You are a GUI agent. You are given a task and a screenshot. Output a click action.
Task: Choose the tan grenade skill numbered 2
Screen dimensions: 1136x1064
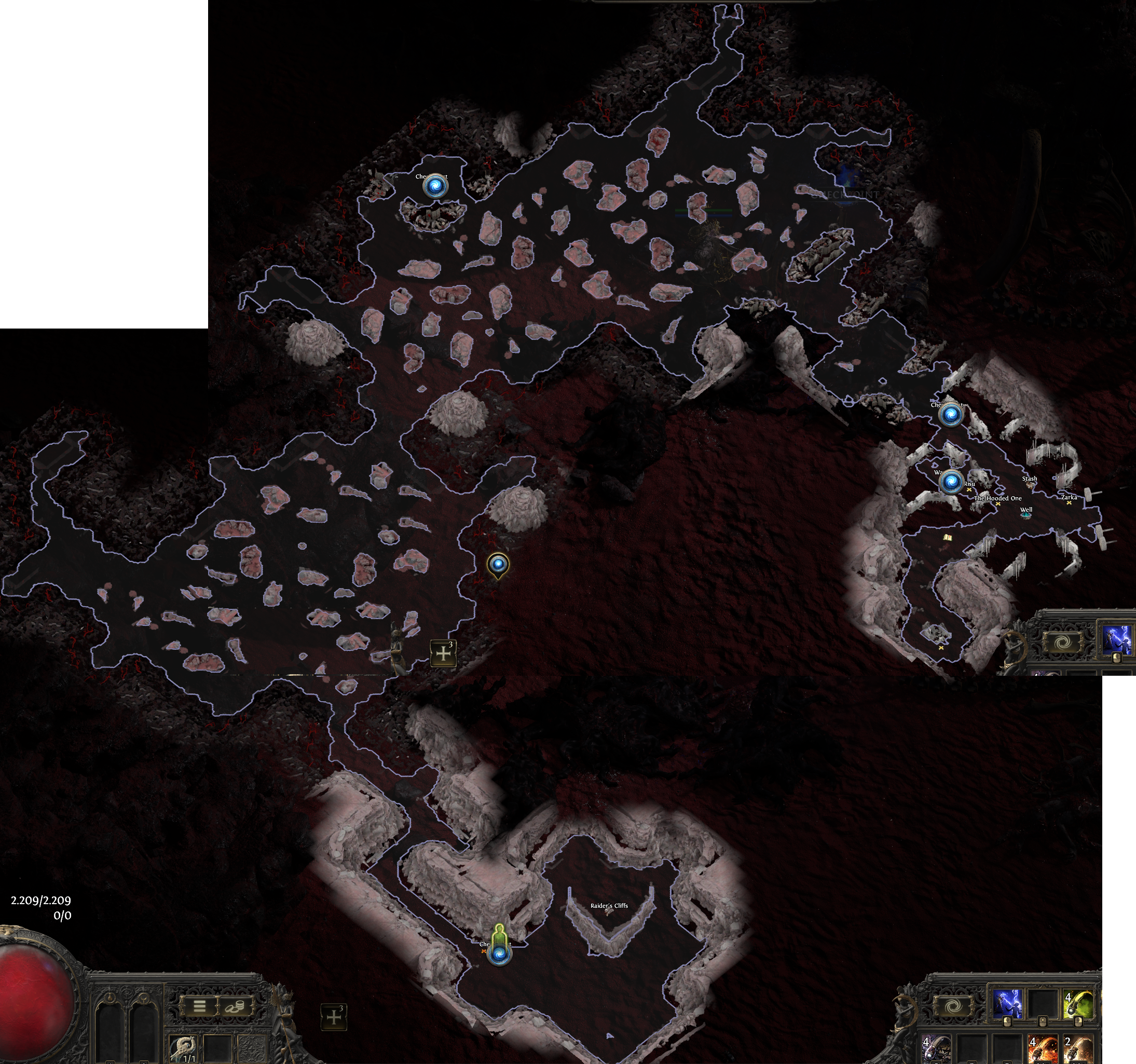pos(1078,1048)
